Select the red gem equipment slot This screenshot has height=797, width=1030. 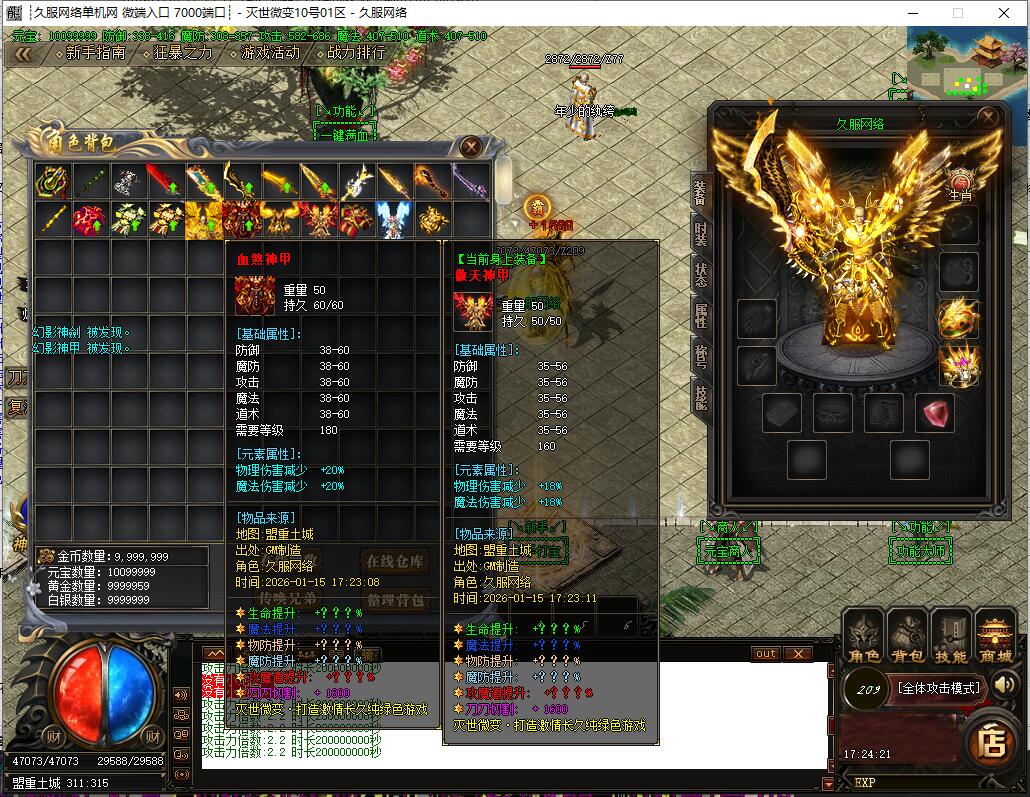pos(934,412)
